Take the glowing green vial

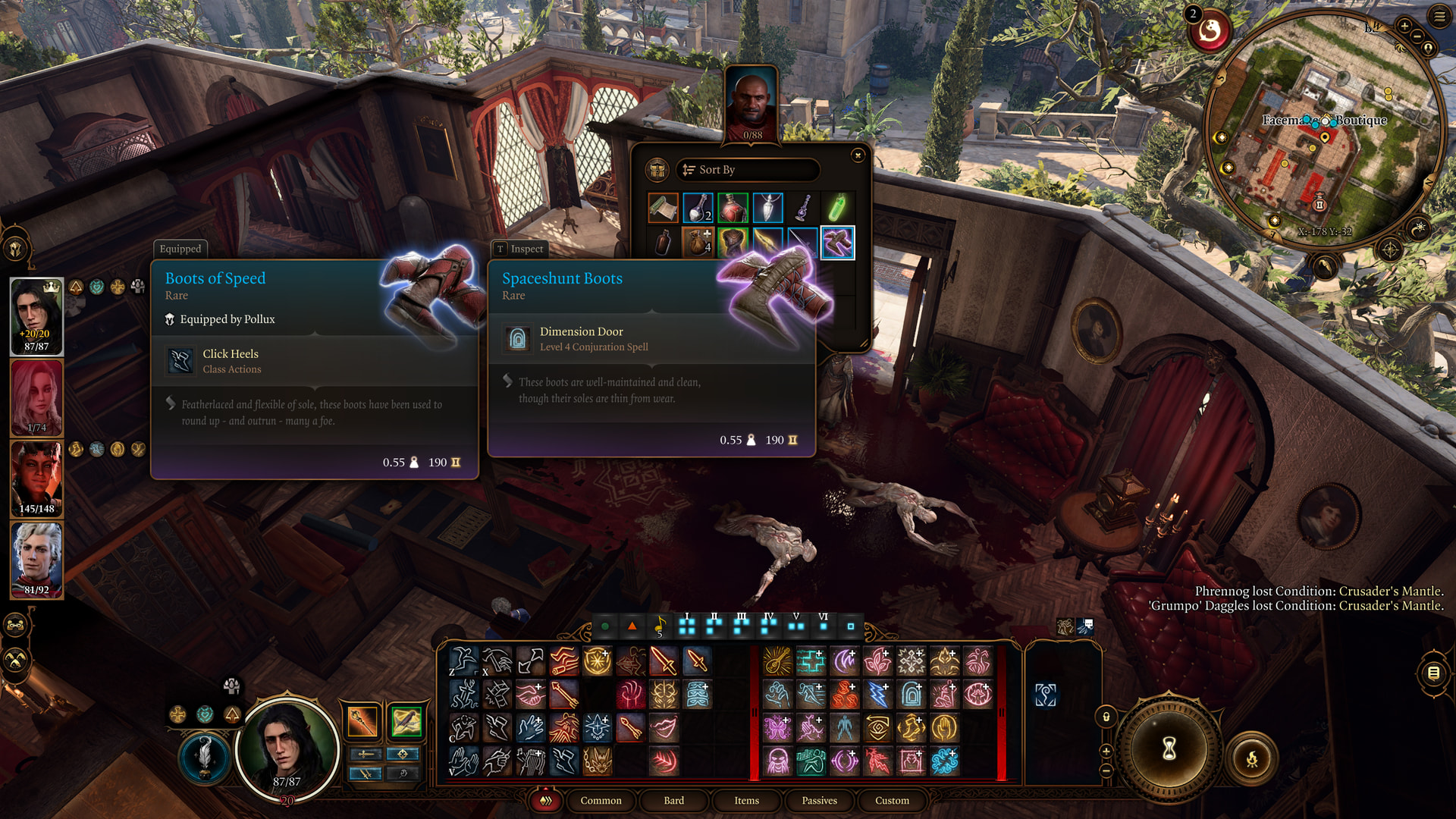click(837, 207)
